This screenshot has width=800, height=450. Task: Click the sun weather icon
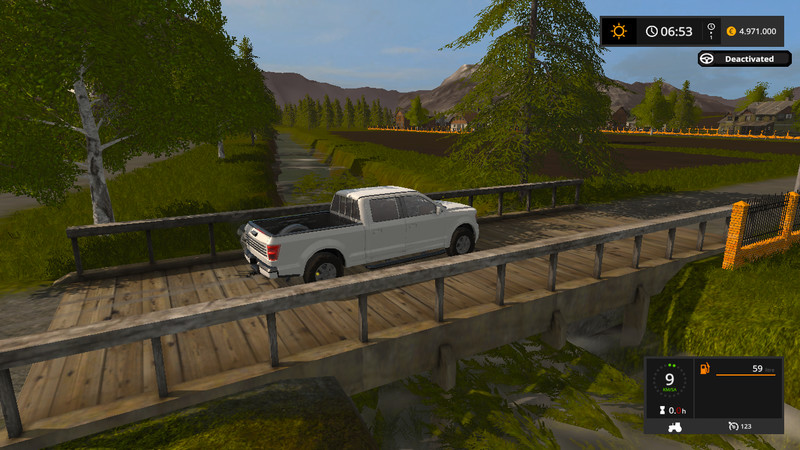point(618,31)
